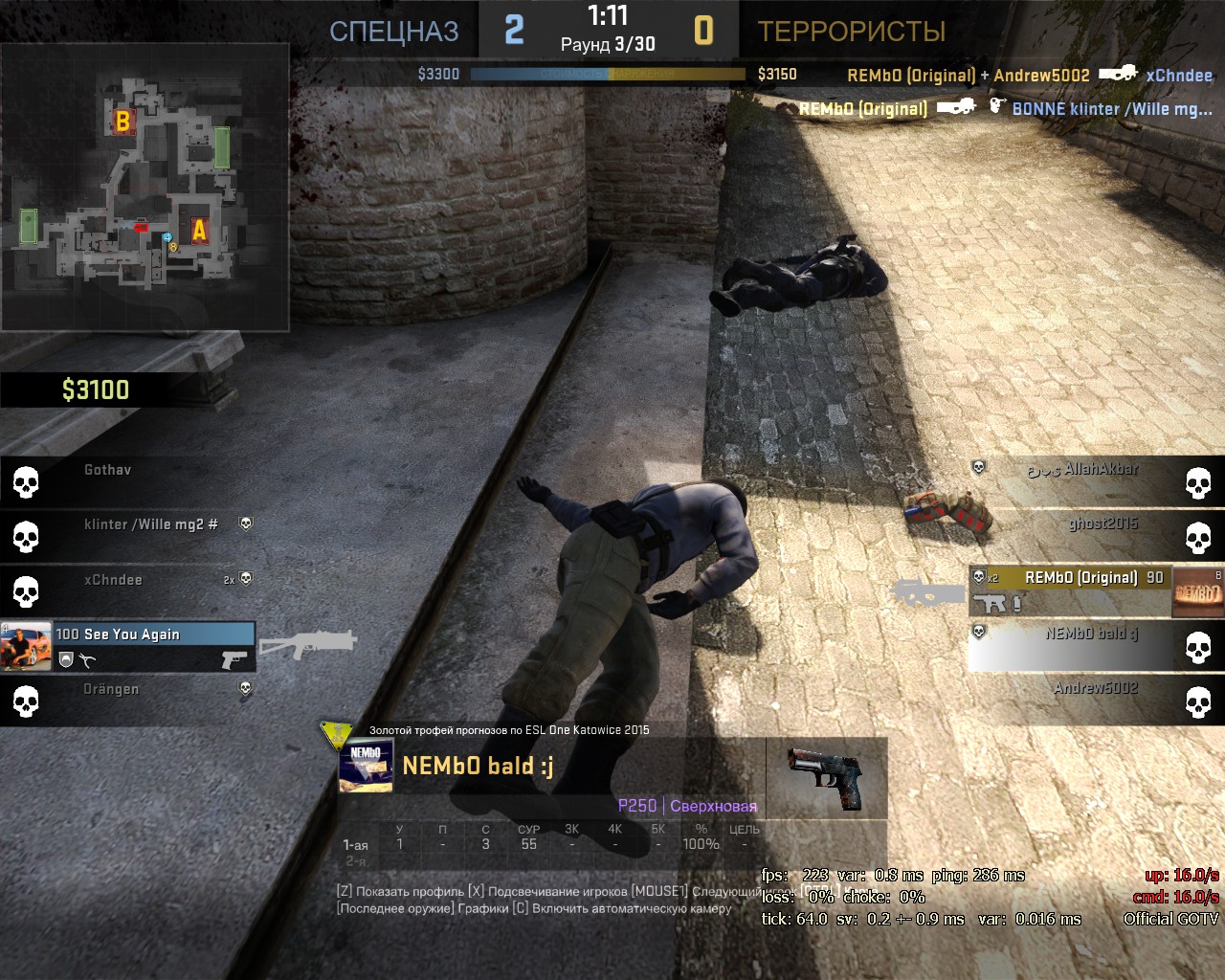Spectate ghost2015 from the right list
This screenshot has height=980, width=1225.
(x=1081, y=535)
